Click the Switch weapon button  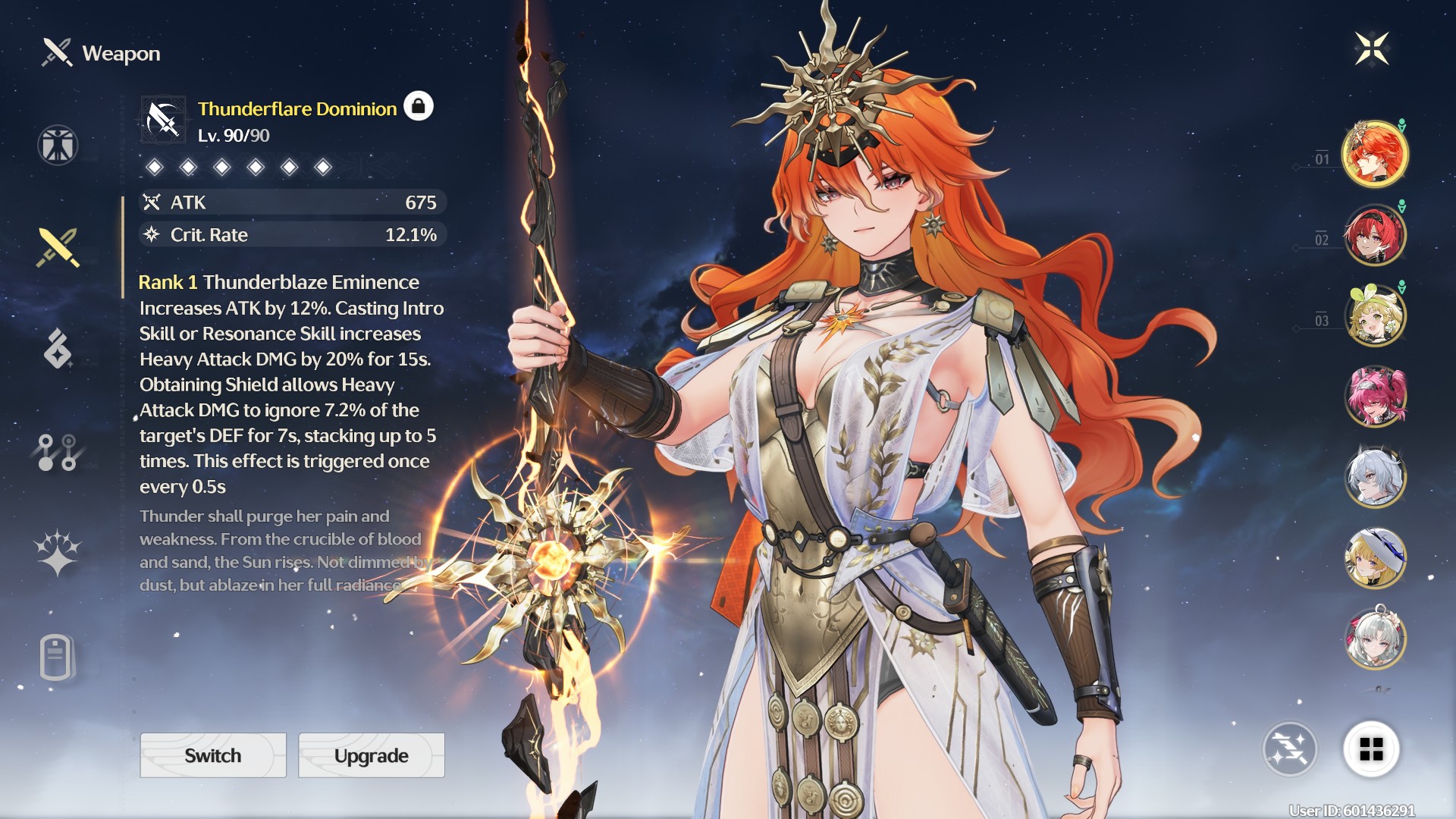coord(213,755)
